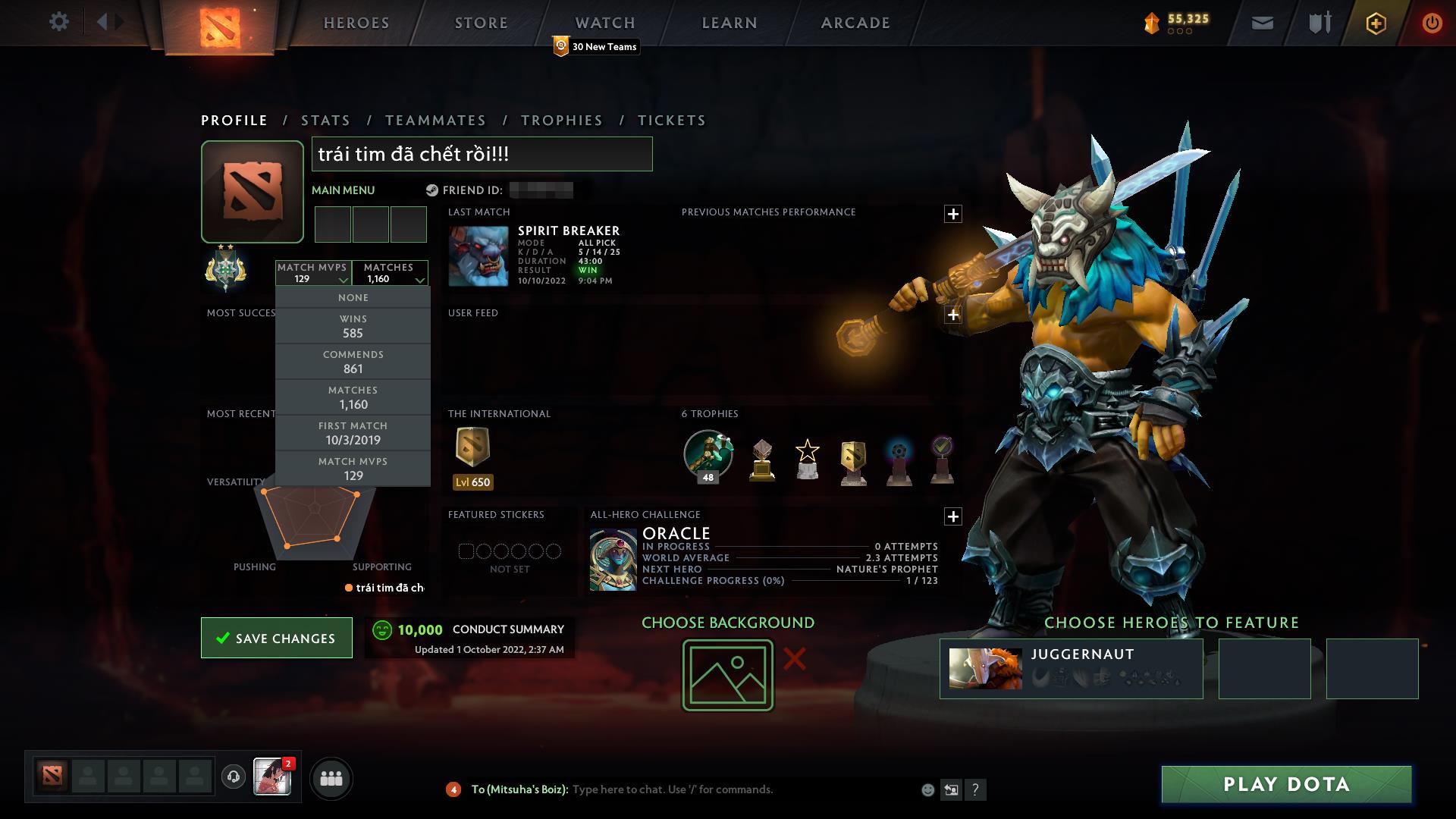Click the SAVE CHANGES button

(276, 638)
